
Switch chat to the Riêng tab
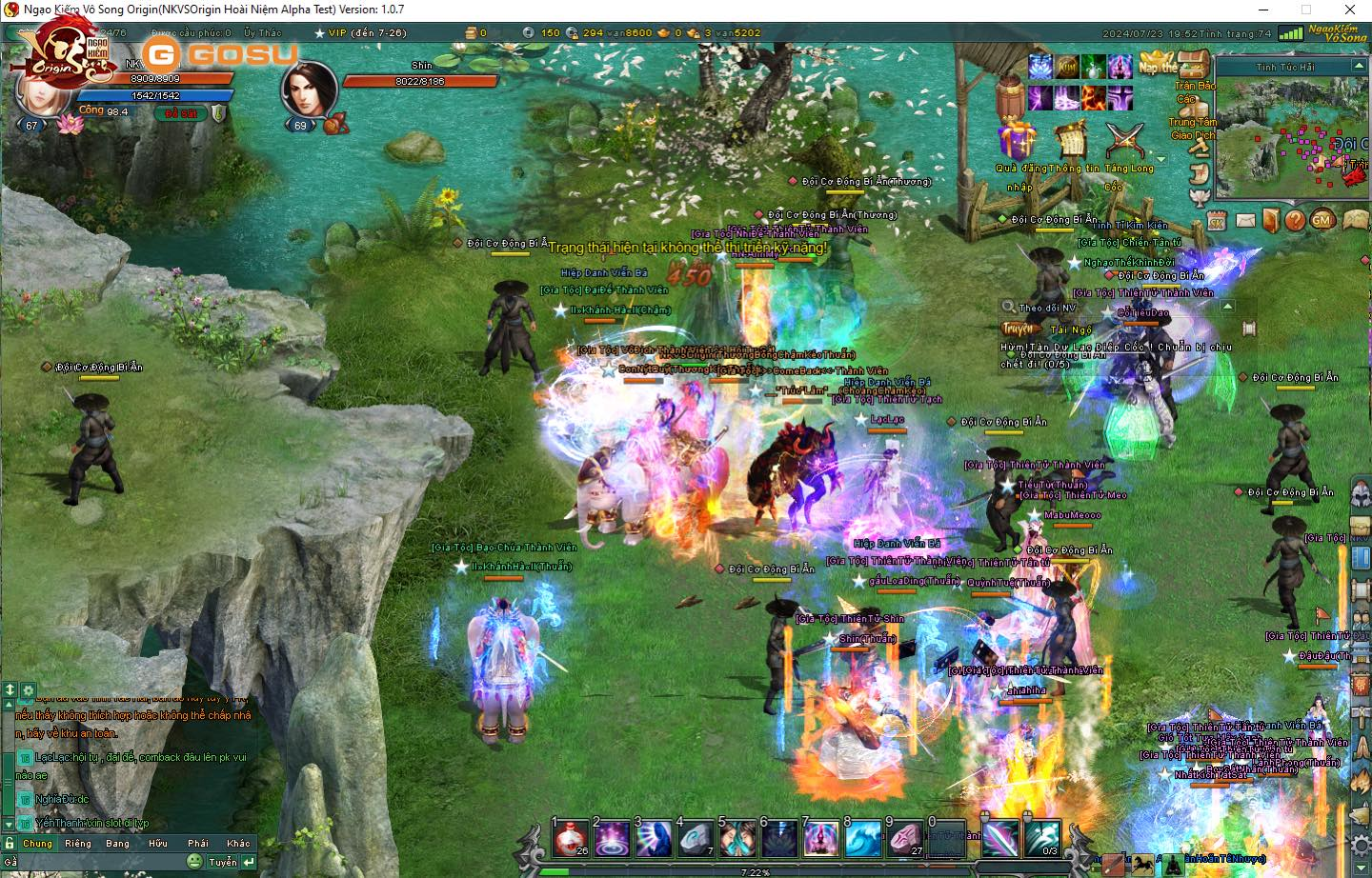tap(78, 843)
